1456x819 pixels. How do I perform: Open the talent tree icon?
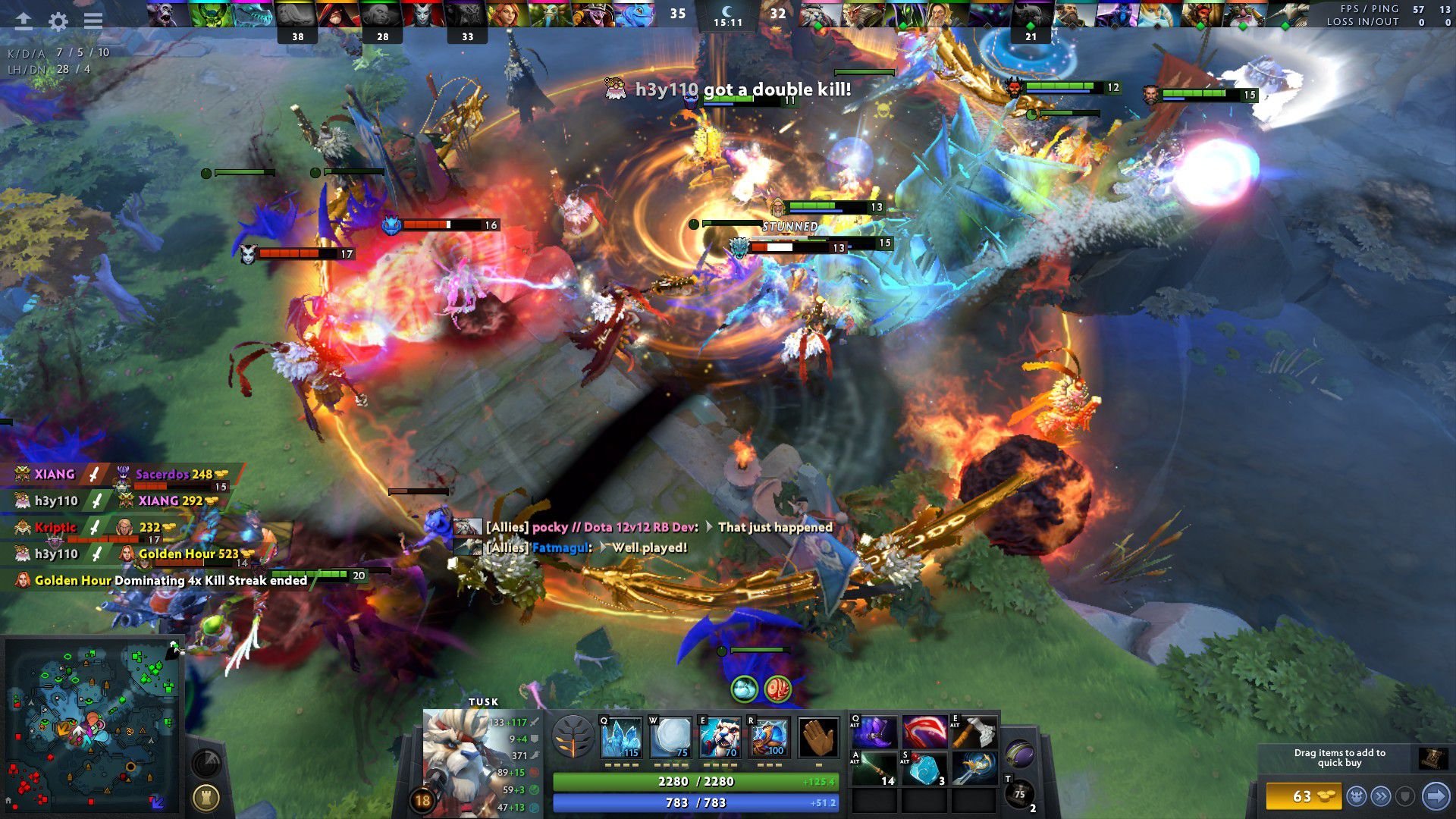(573, 737)
